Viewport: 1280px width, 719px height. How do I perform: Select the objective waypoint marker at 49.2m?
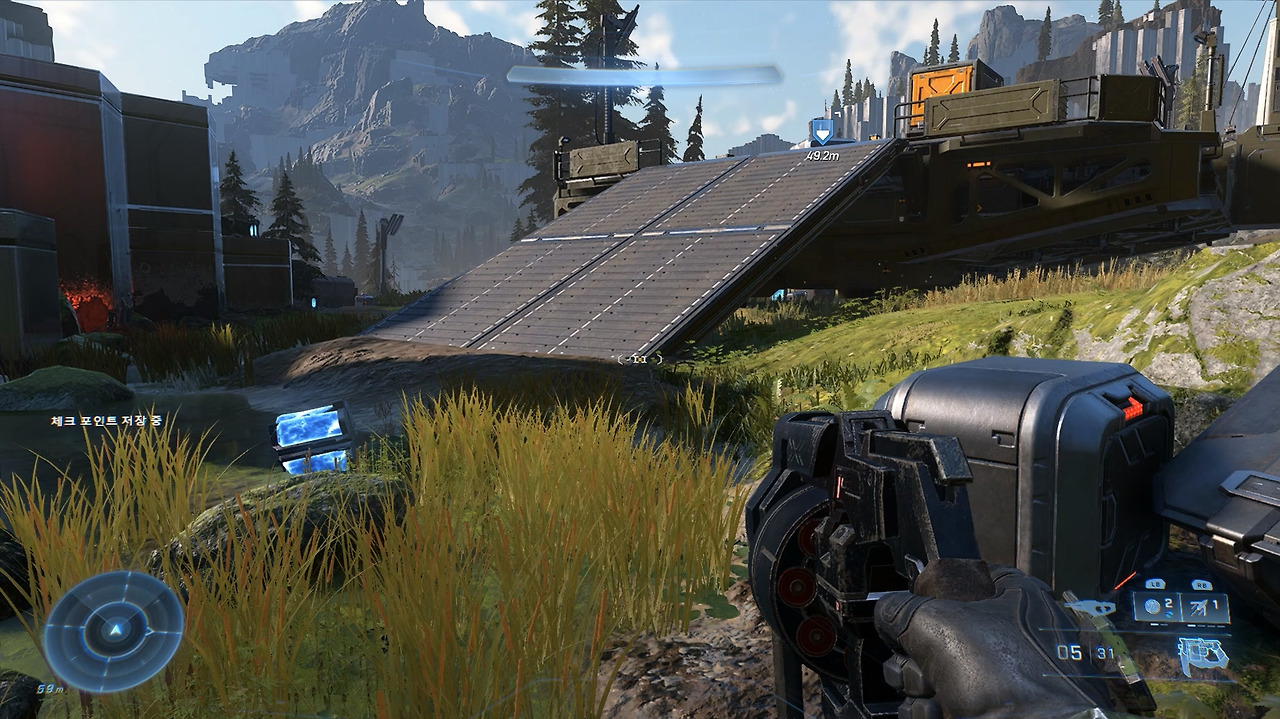pyautogui.click(x=822, y=131)
